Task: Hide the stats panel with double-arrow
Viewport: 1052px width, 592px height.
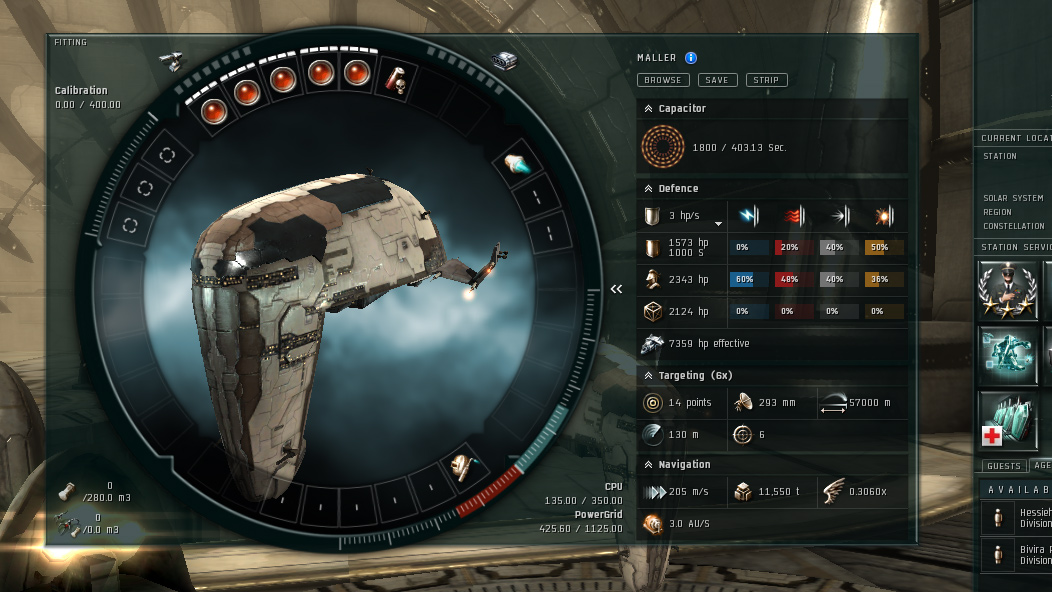Action: pyautogui.click(x=617, y=289)
